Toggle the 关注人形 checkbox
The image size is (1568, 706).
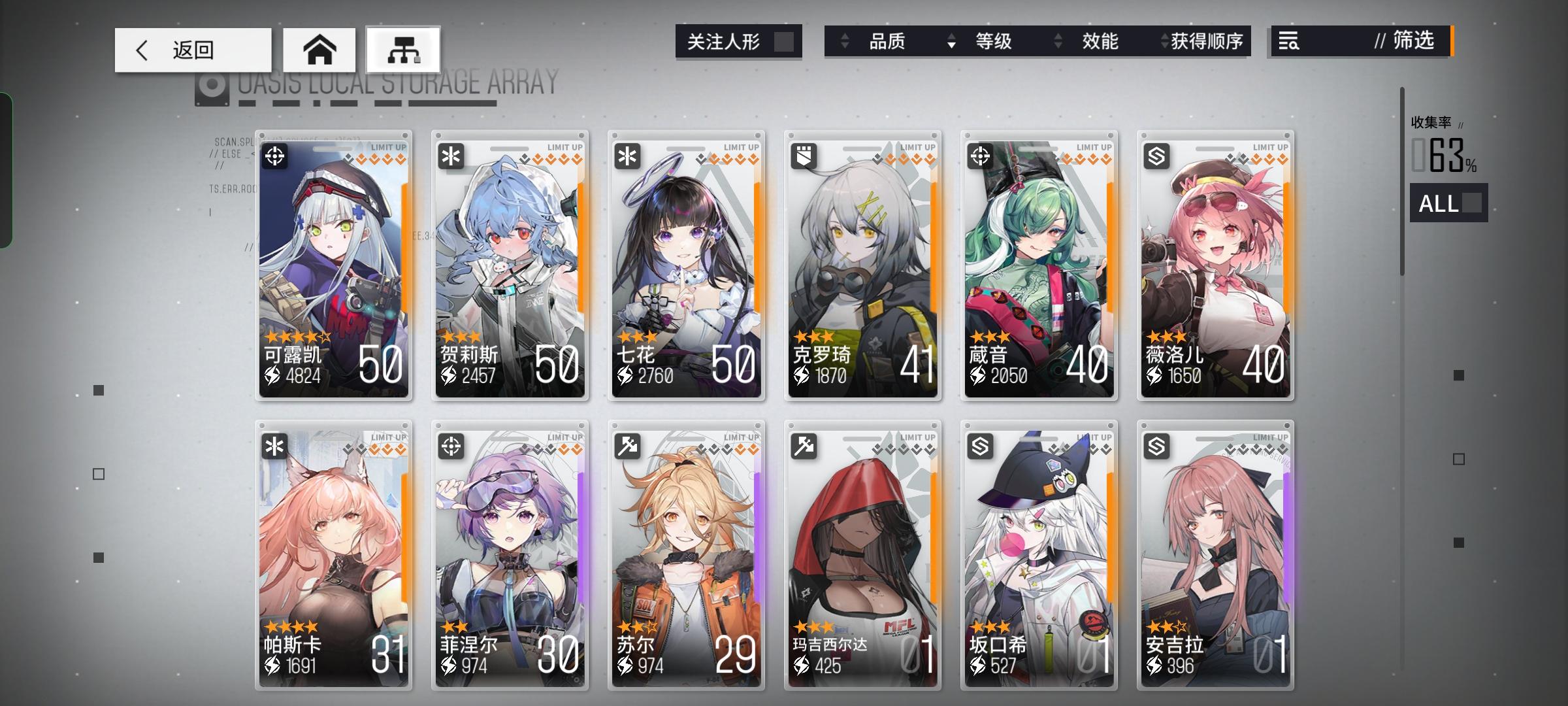[x=783, y=41]
